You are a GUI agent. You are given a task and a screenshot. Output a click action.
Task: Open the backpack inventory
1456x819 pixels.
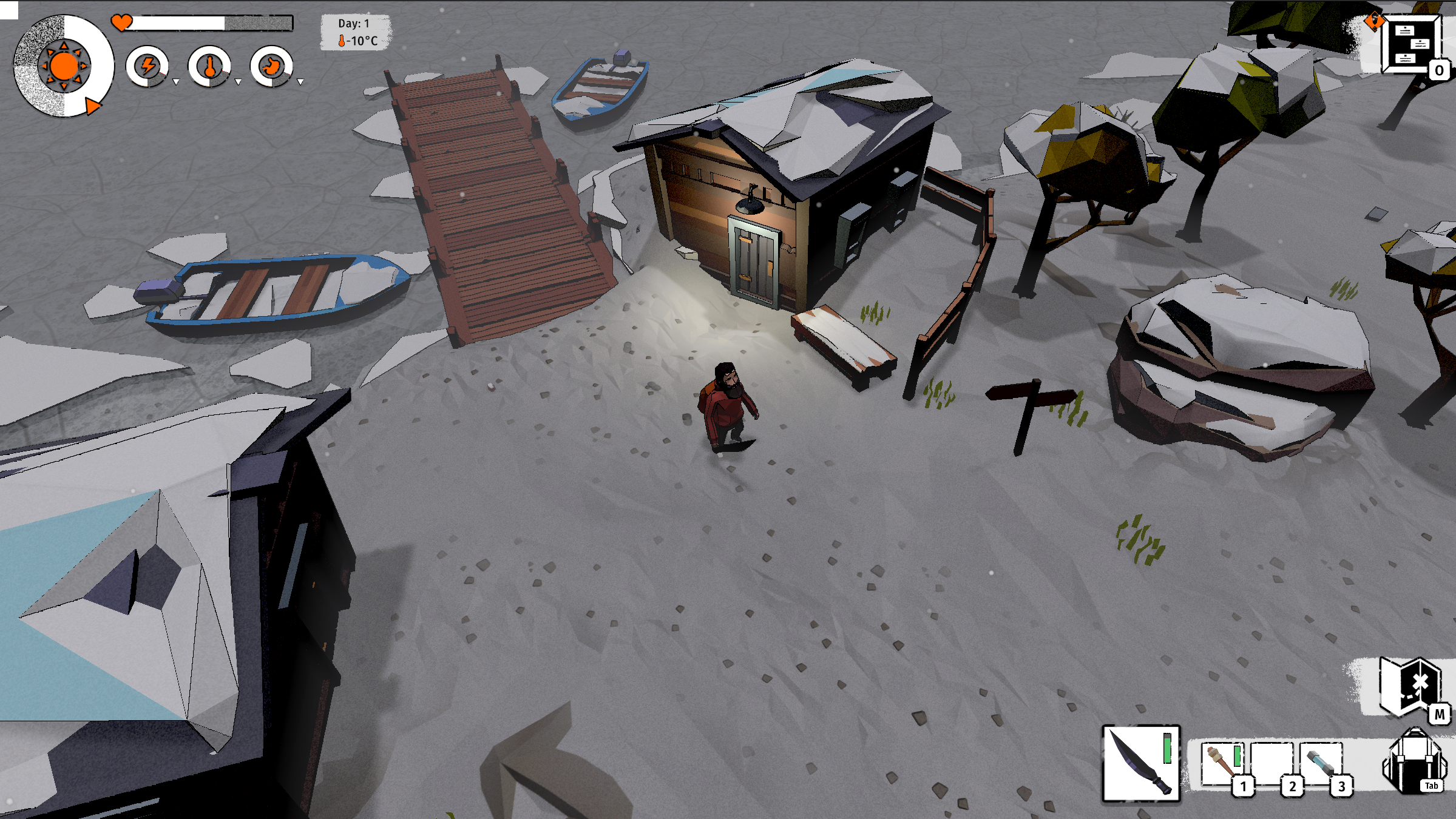coord(1414,762)
